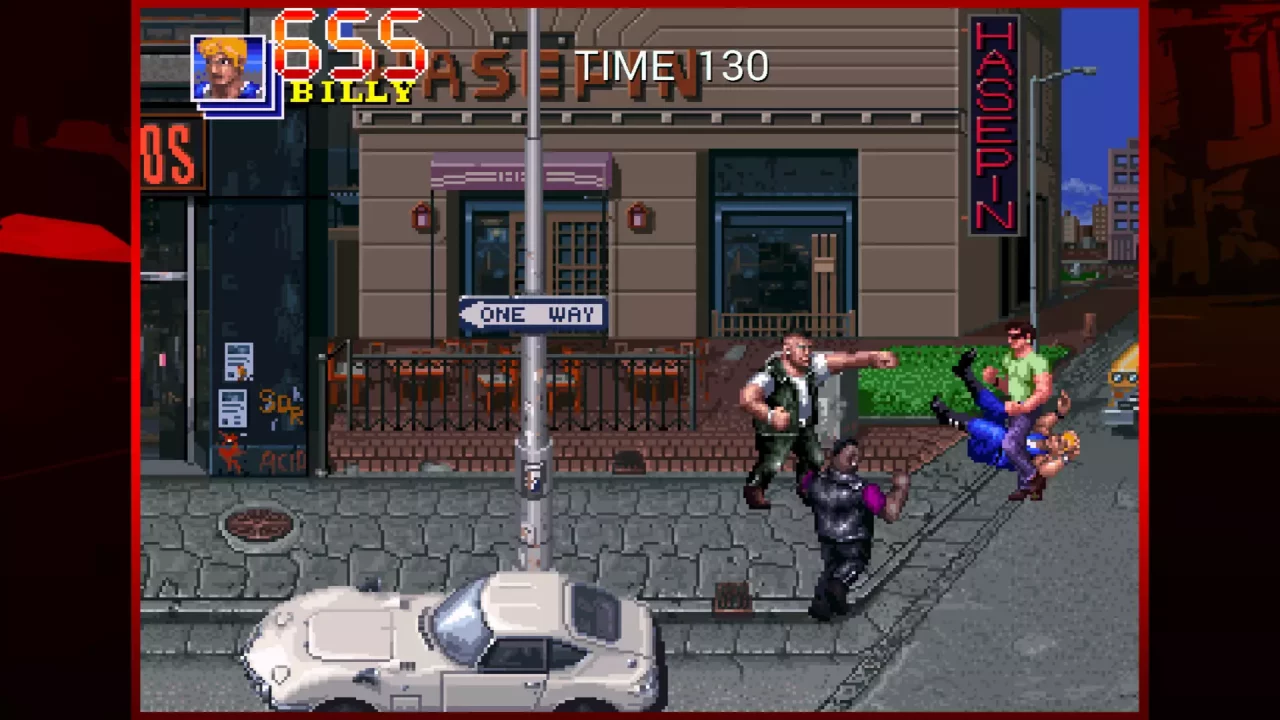Click Billy's character portrait
1280x720 pixels.
[228, 65]
